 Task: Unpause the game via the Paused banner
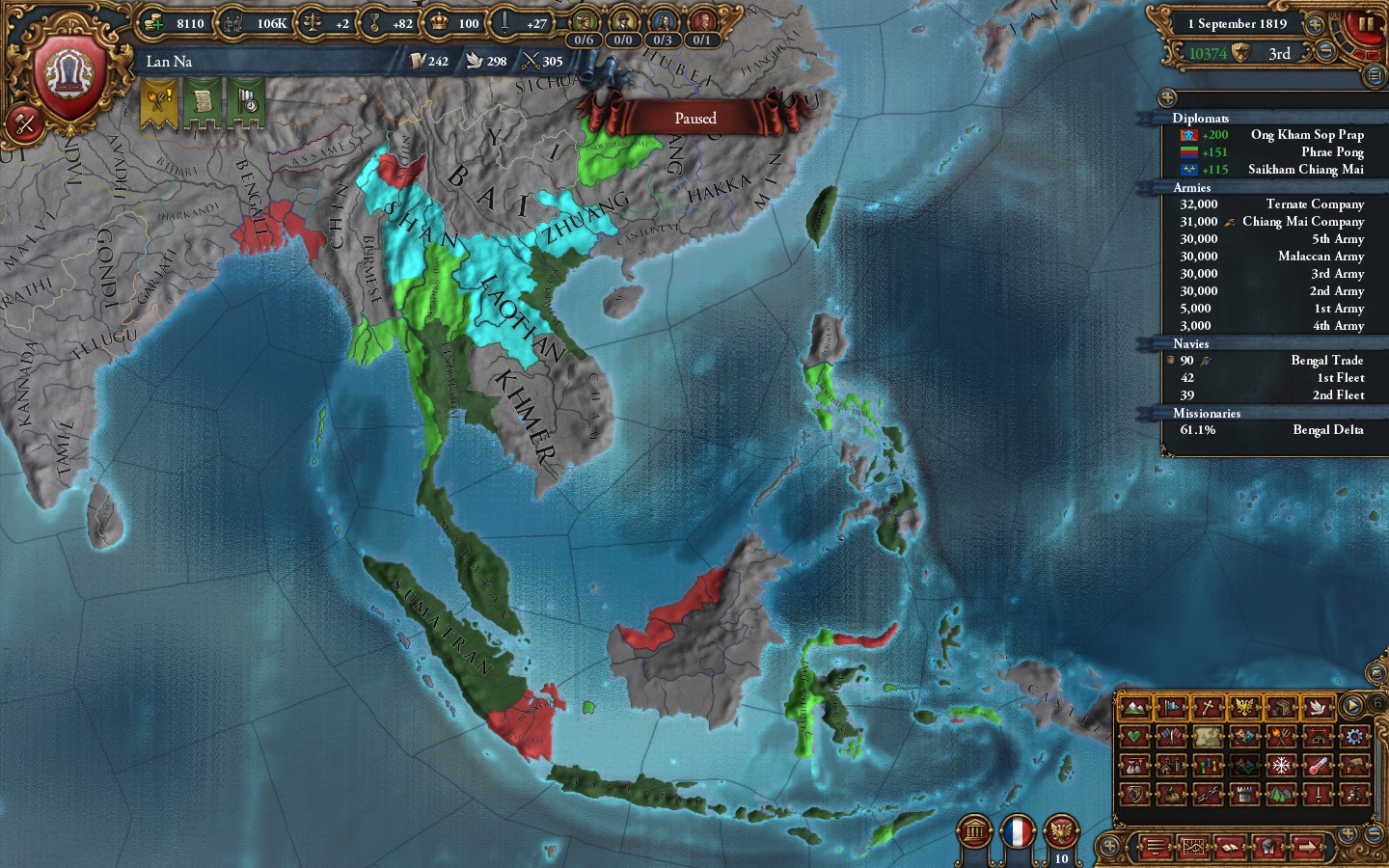coord(696,118)
